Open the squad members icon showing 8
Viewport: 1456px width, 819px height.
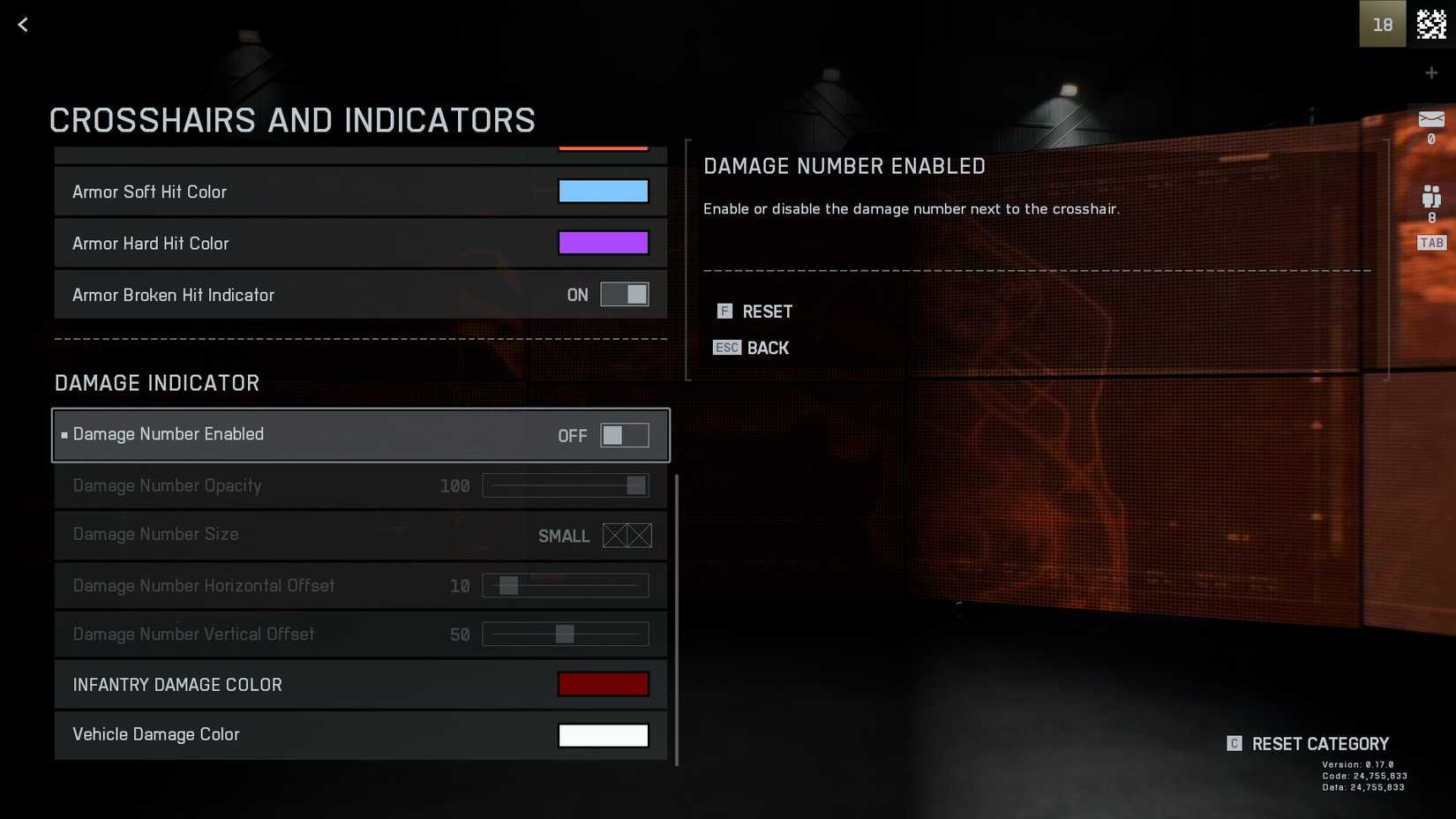(1431, 196)
